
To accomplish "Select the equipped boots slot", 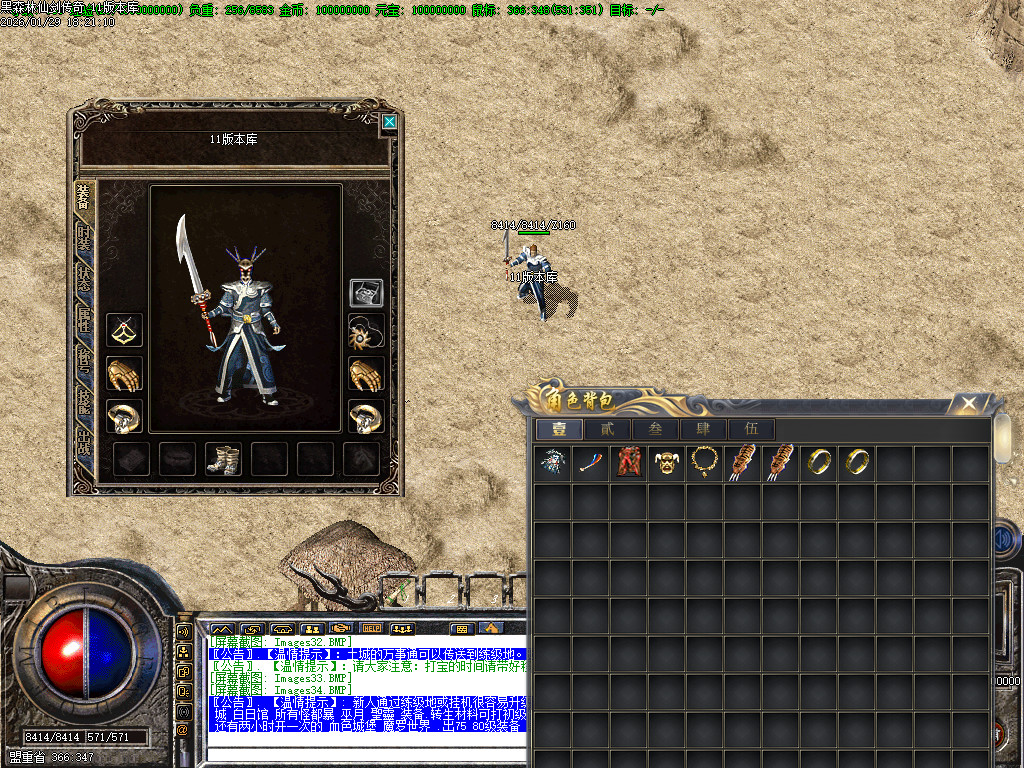I will click(223, 460).
